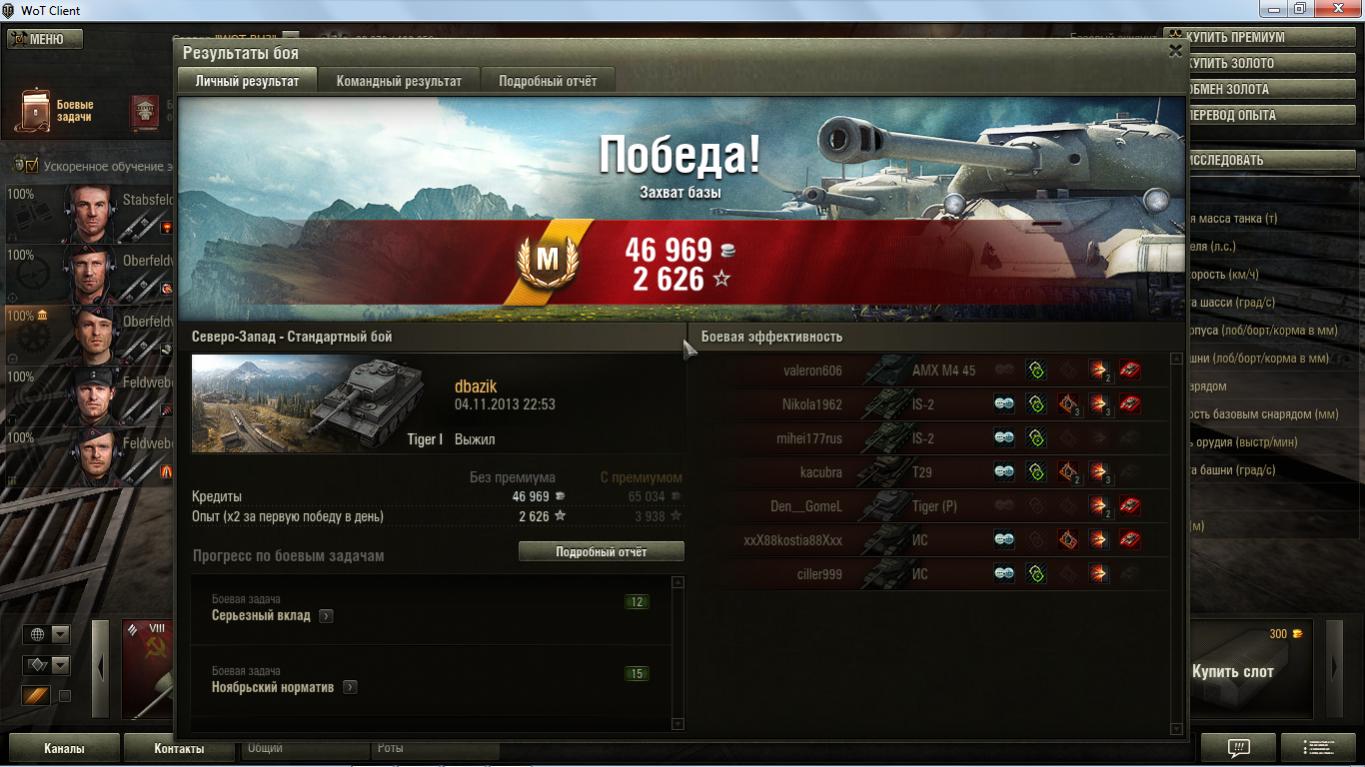
Task: Expand the Серьезный вклад battle task
Action: point(326,616)
